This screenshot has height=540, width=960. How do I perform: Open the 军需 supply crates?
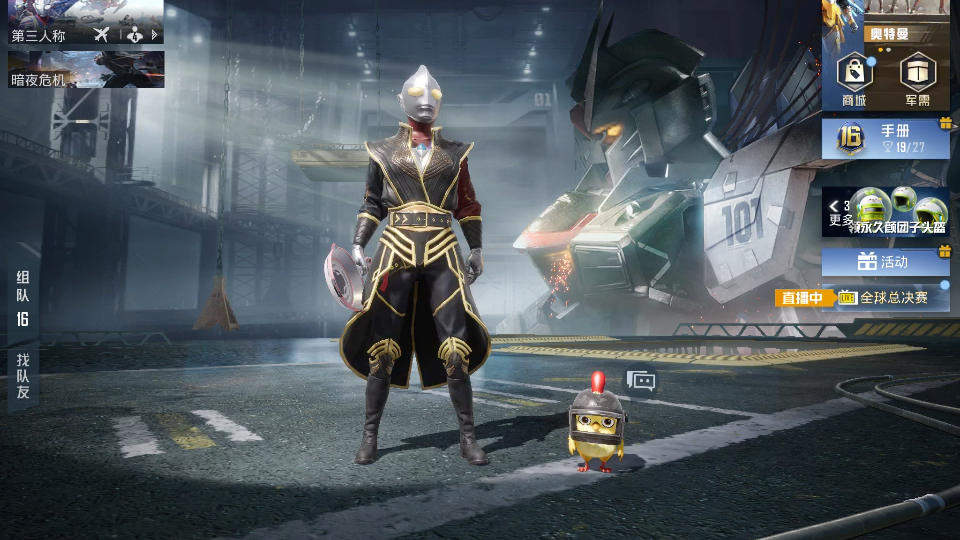(917, 79)
